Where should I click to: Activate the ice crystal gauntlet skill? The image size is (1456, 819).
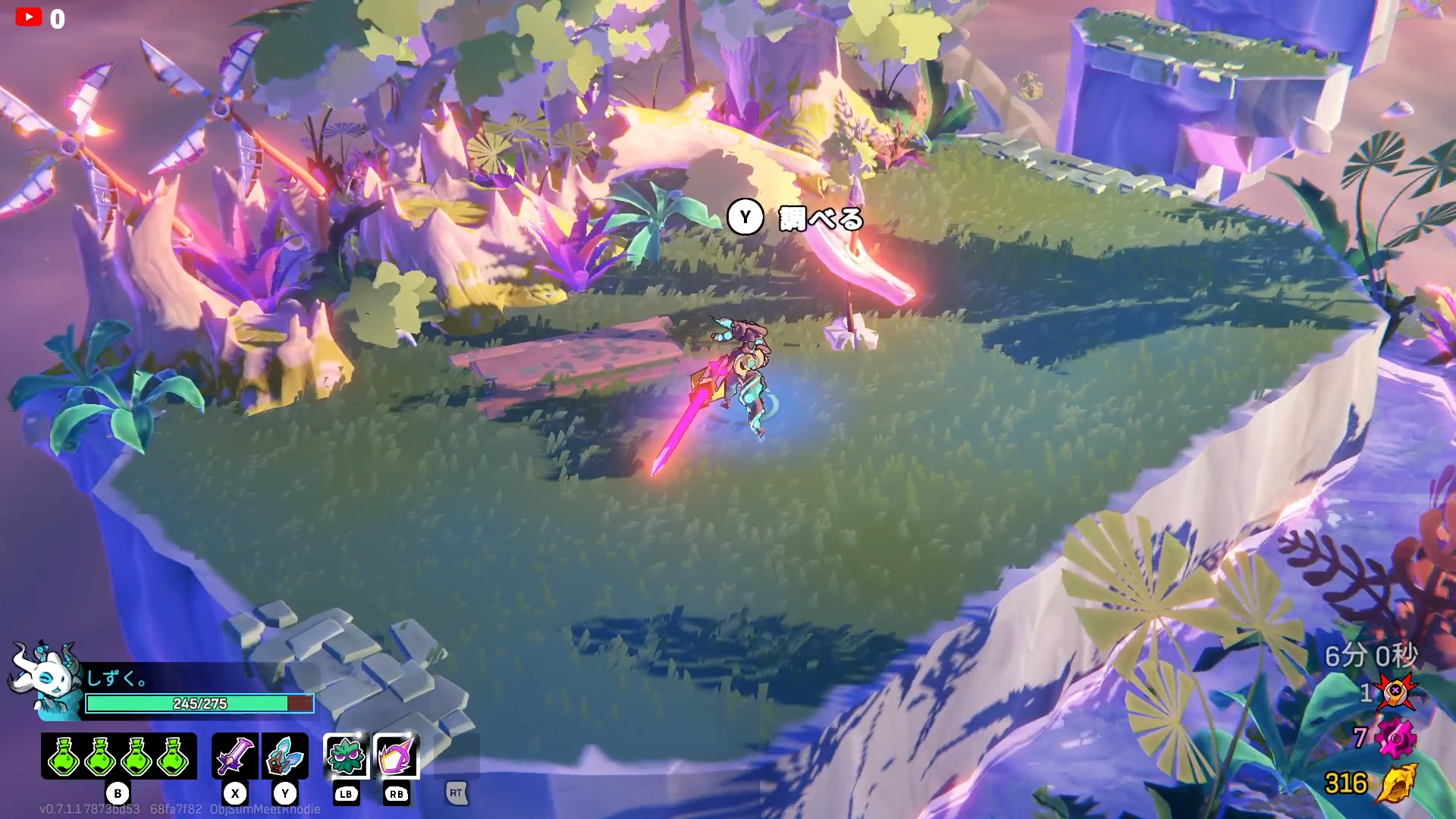[285, 755]
